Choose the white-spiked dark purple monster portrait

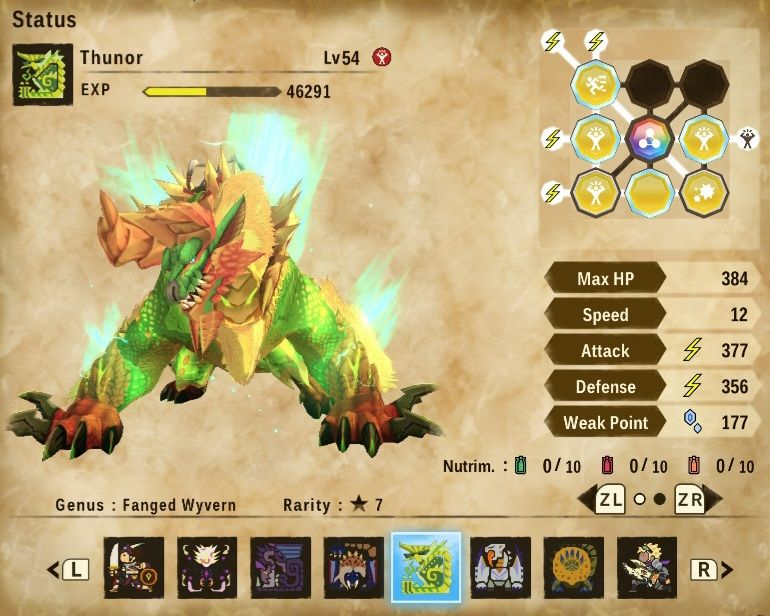pyautogui.click(x=207, y=568)
